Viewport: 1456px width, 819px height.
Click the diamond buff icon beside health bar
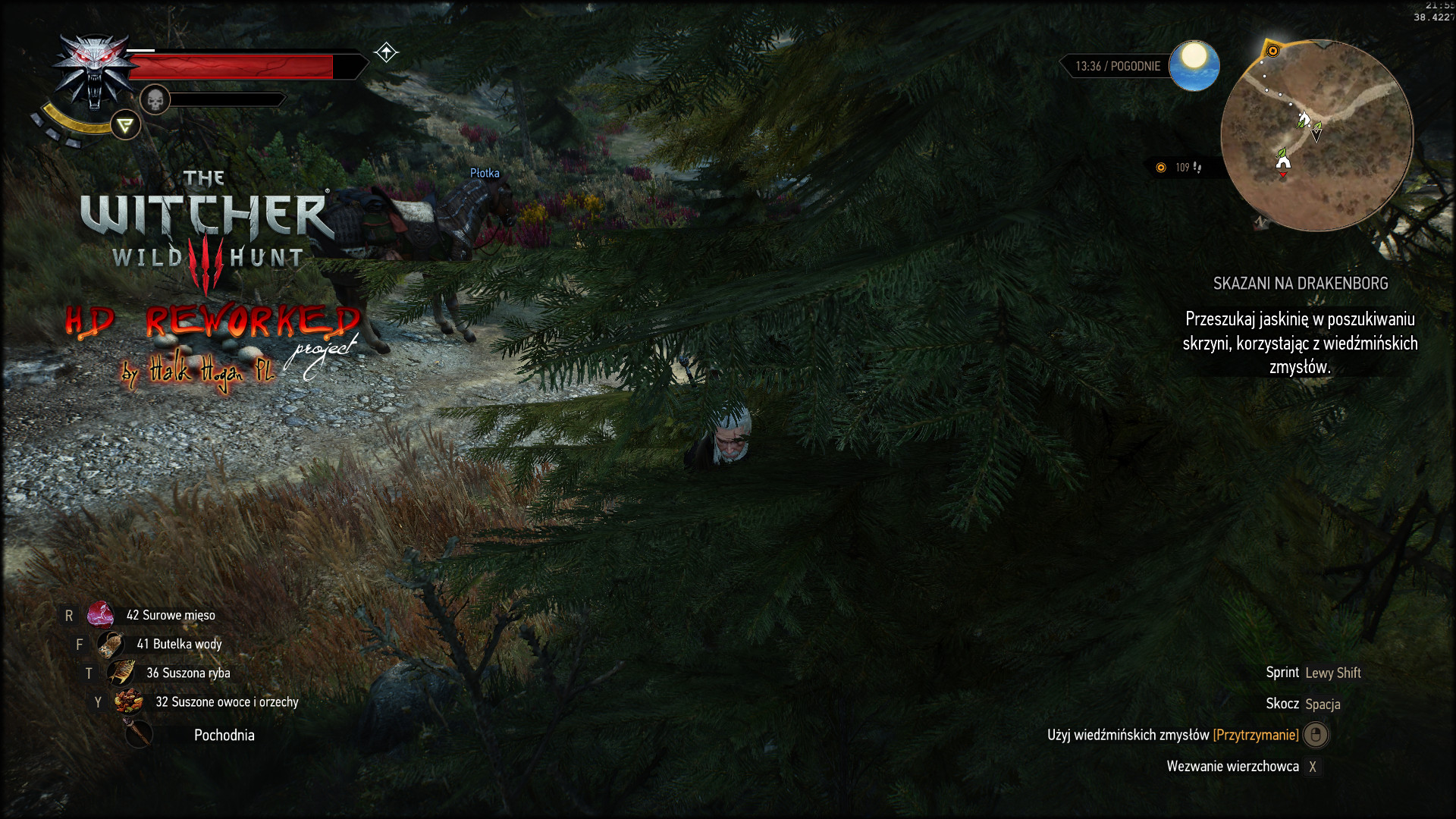(x=386, y=52)
